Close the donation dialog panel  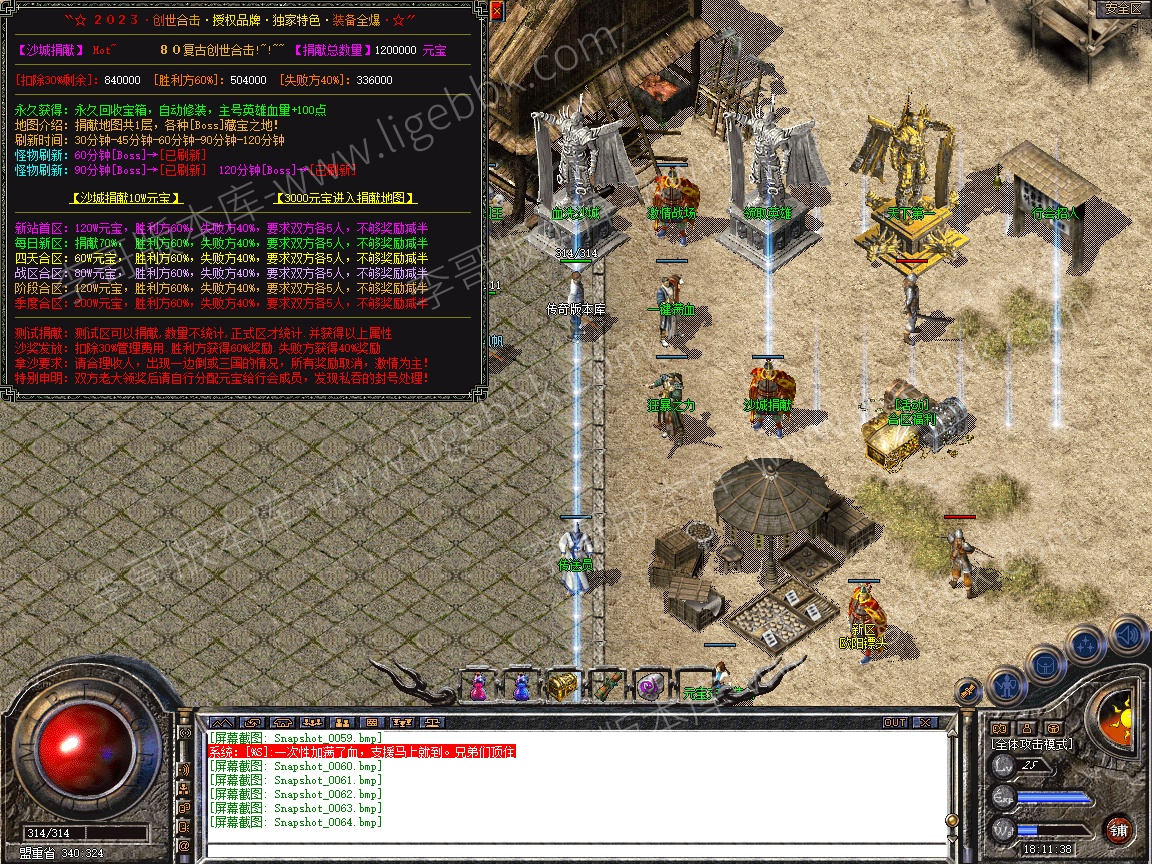click(495, 11)
